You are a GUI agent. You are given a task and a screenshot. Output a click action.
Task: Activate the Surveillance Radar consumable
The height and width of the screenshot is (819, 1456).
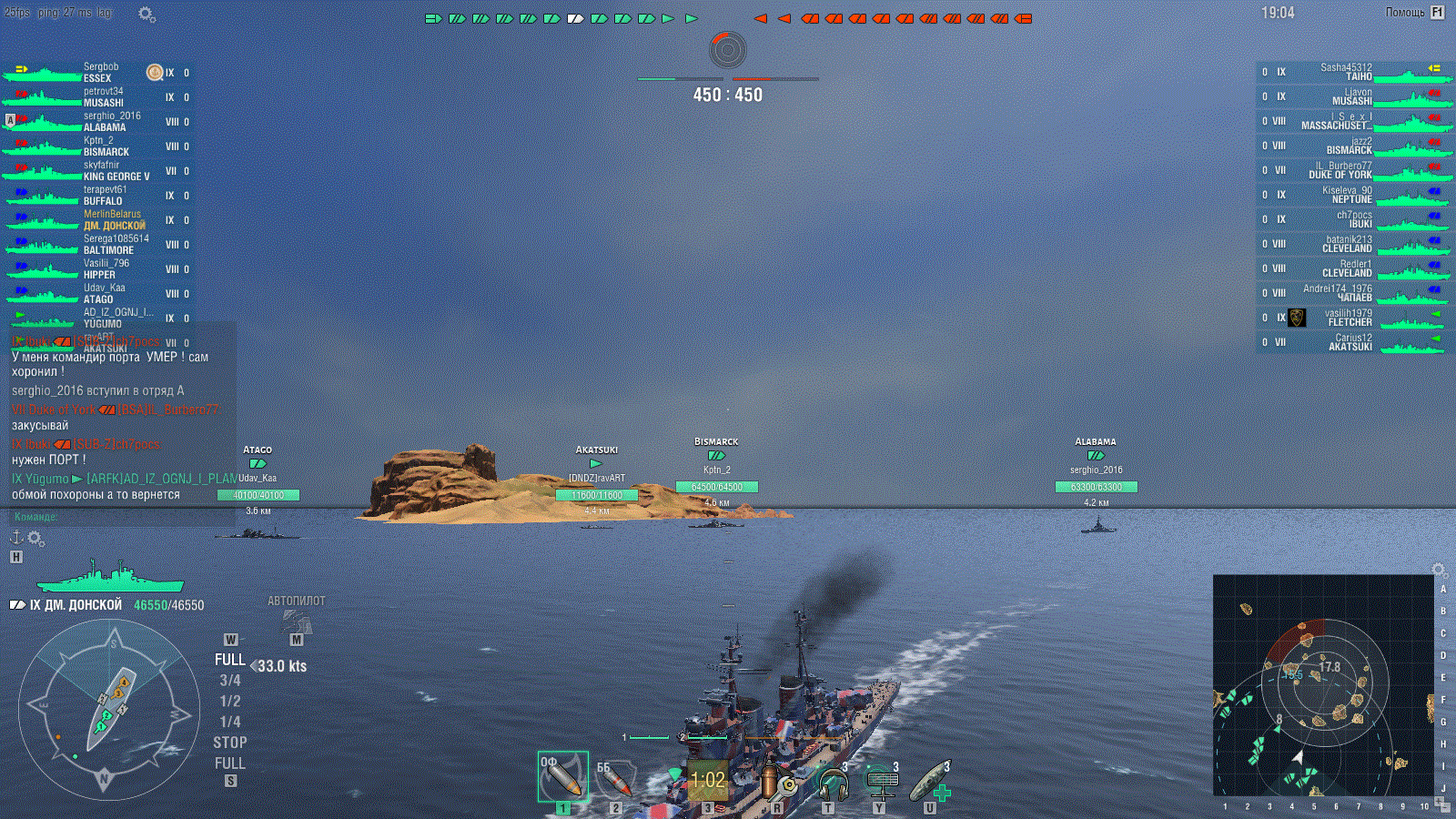[x=882, y=781]
